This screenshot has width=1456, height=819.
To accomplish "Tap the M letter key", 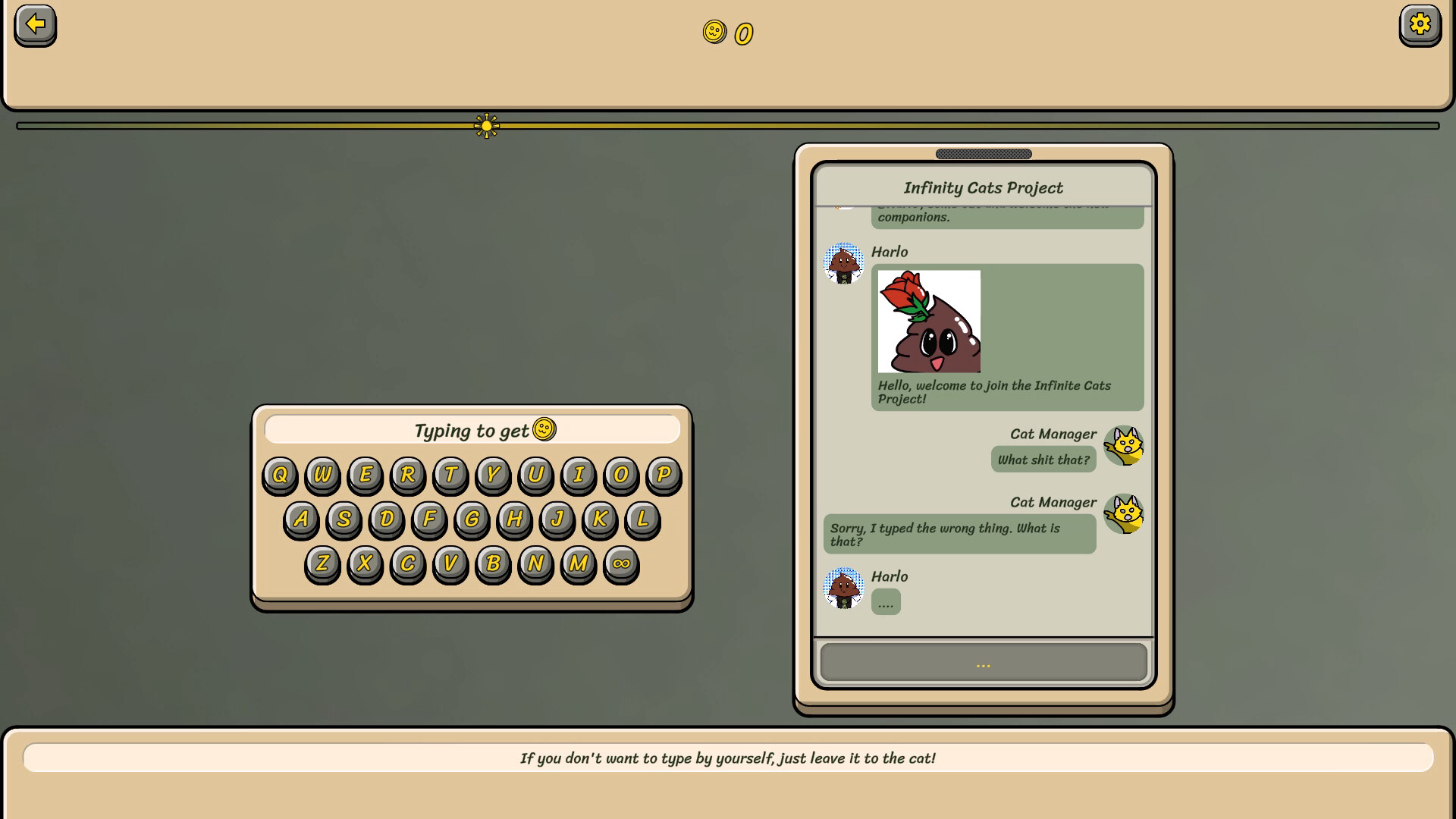I will click(578, 563).
